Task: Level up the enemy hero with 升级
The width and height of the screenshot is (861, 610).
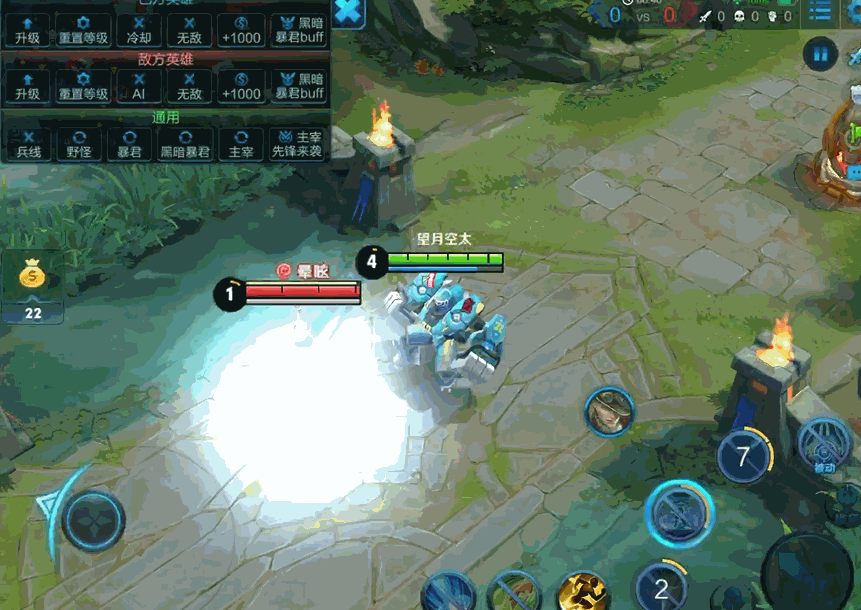Action: (27, 87)
